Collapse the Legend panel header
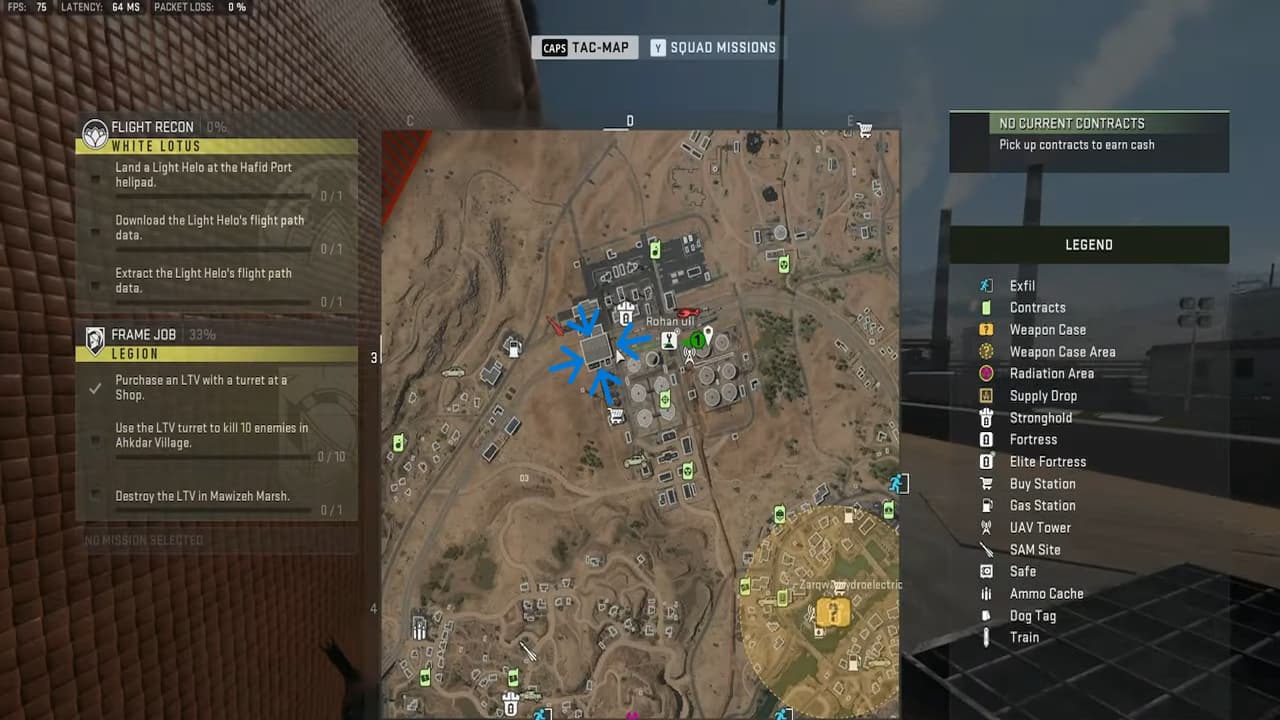Viewport: 1280px width, 720px height. (1089, 244)
